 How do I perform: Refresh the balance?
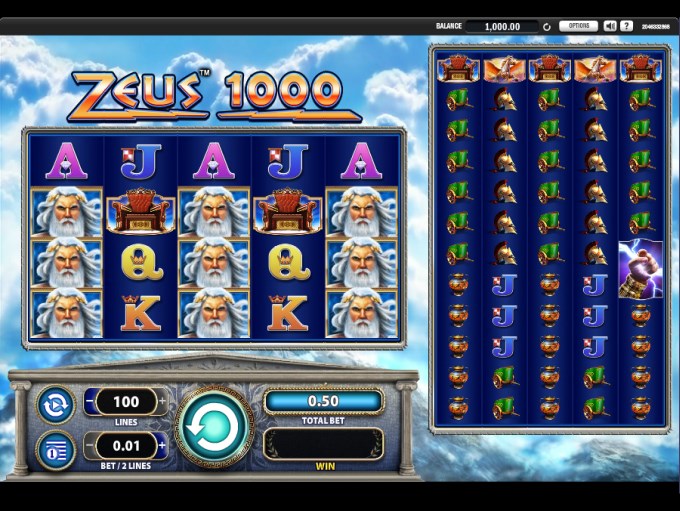tap(547, 27)
